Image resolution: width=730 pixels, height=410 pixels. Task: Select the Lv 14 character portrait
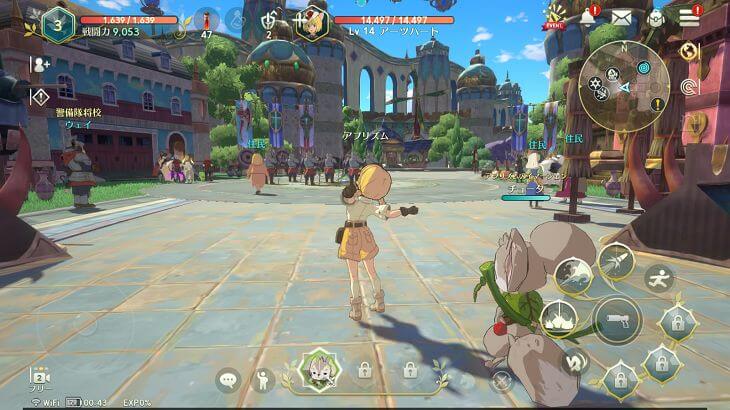[311, 24]
